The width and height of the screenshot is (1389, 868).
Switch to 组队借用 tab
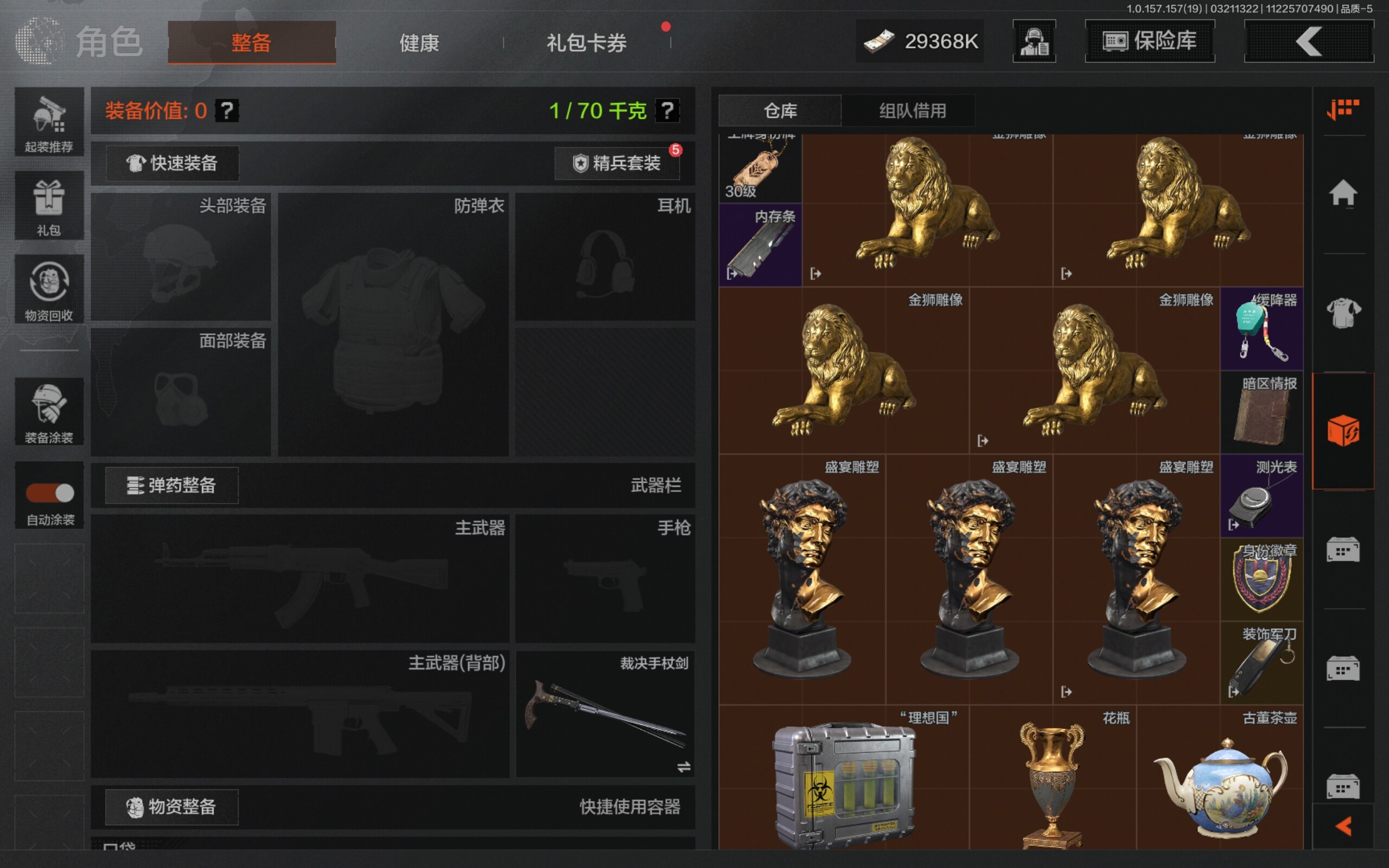pos(912,111)
